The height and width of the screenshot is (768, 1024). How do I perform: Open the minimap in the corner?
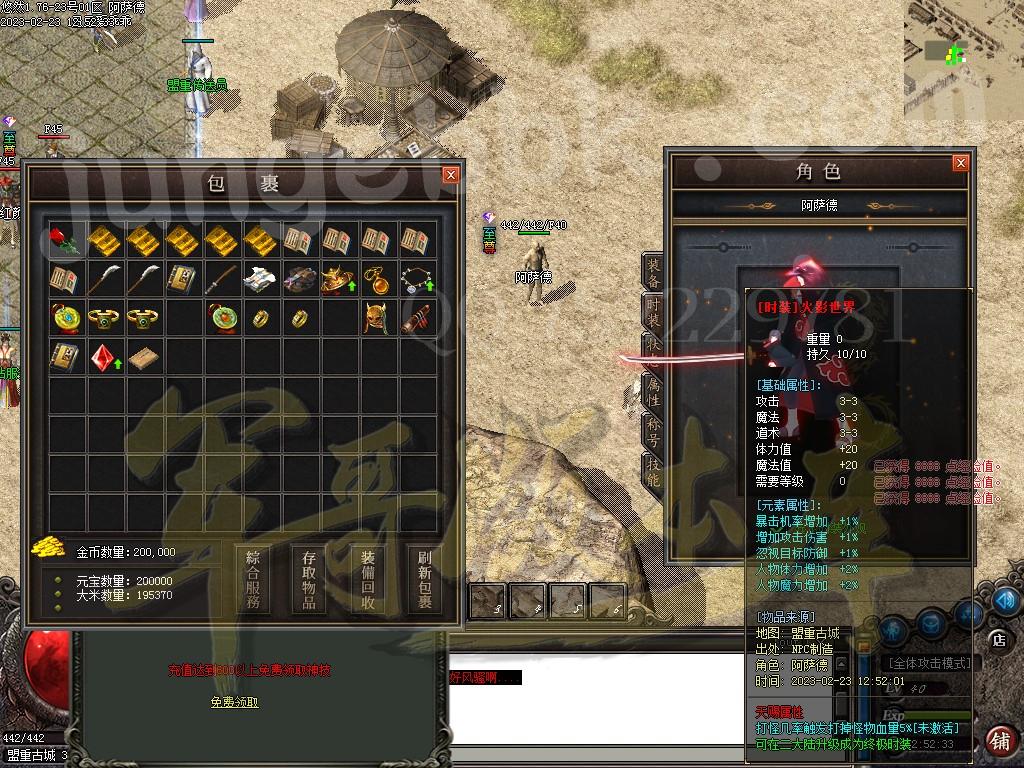[962, 45]
